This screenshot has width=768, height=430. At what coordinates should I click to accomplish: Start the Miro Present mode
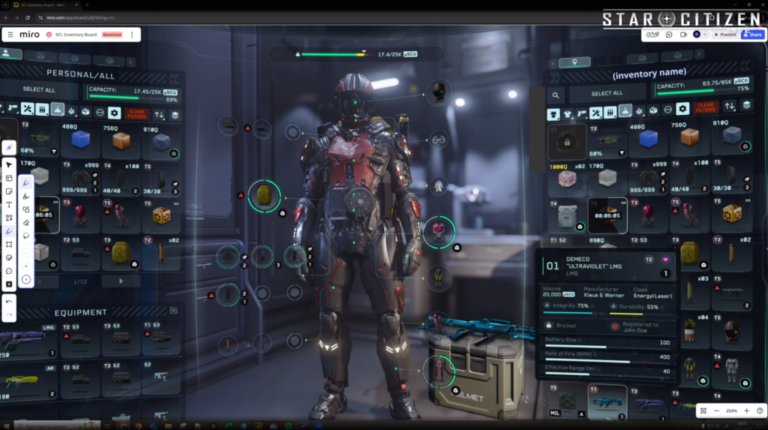(x=725, y=34)
